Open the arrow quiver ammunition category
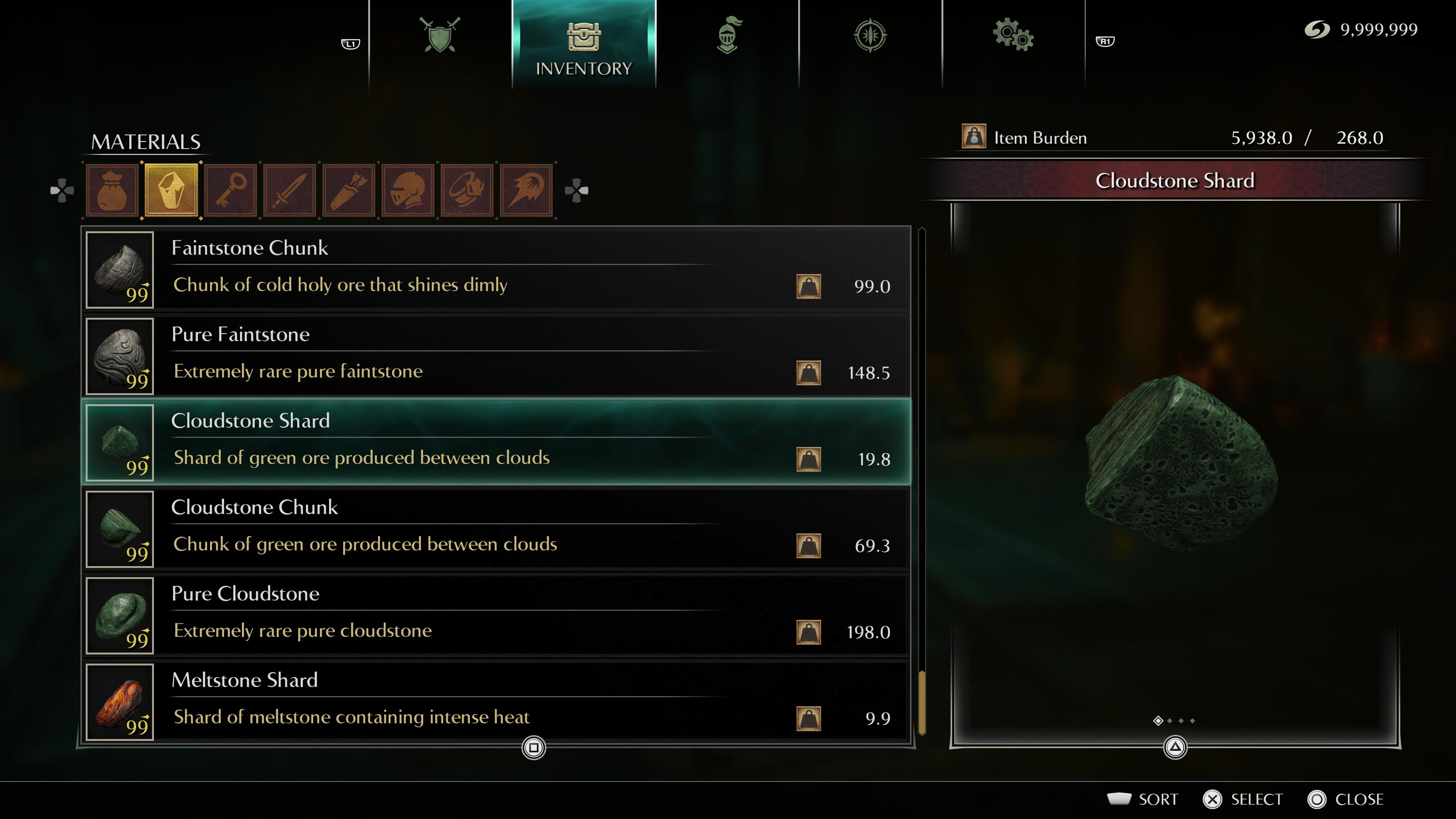 pyautogui.click(x=349, y=190)
